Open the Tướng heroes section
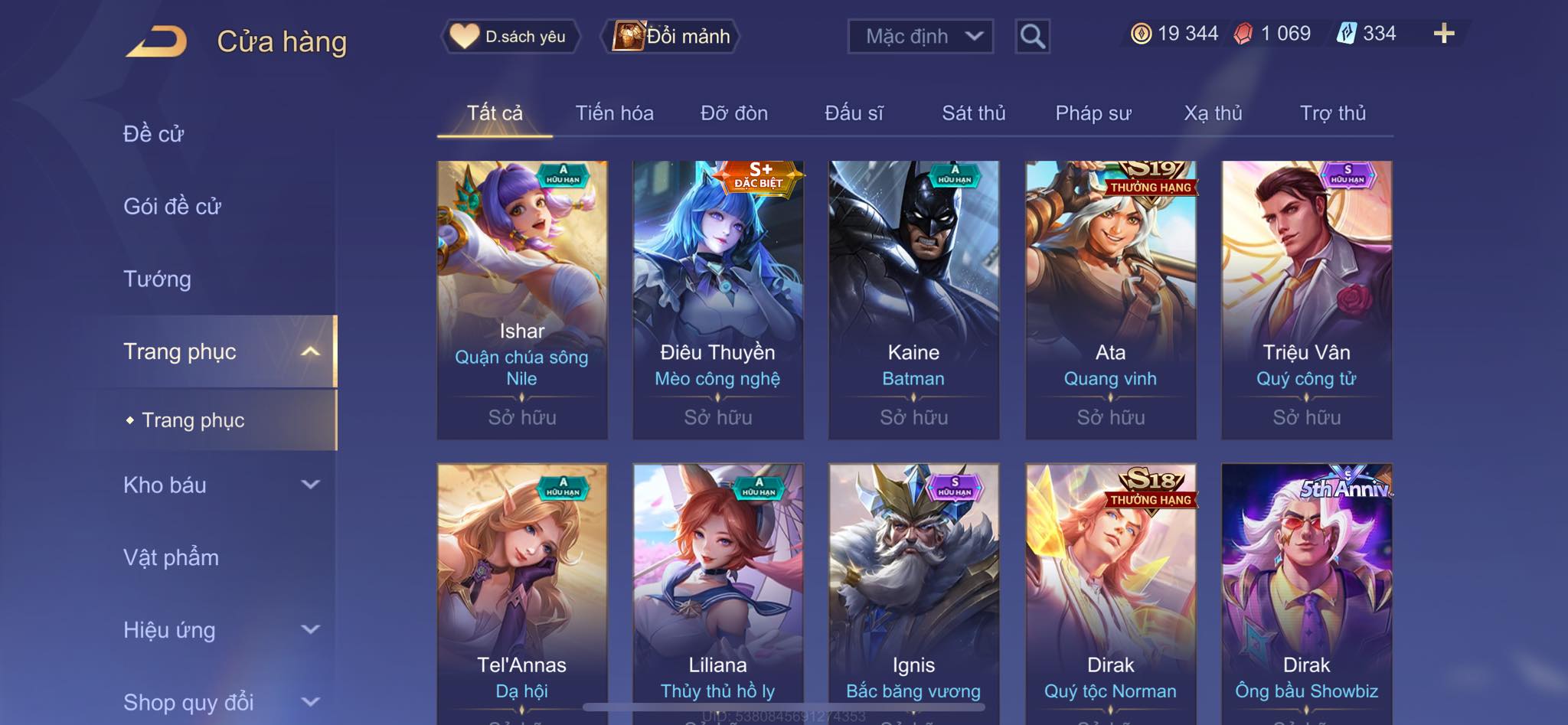The image size is (1568, 725). pyautogui.click(x=157, y=279)
